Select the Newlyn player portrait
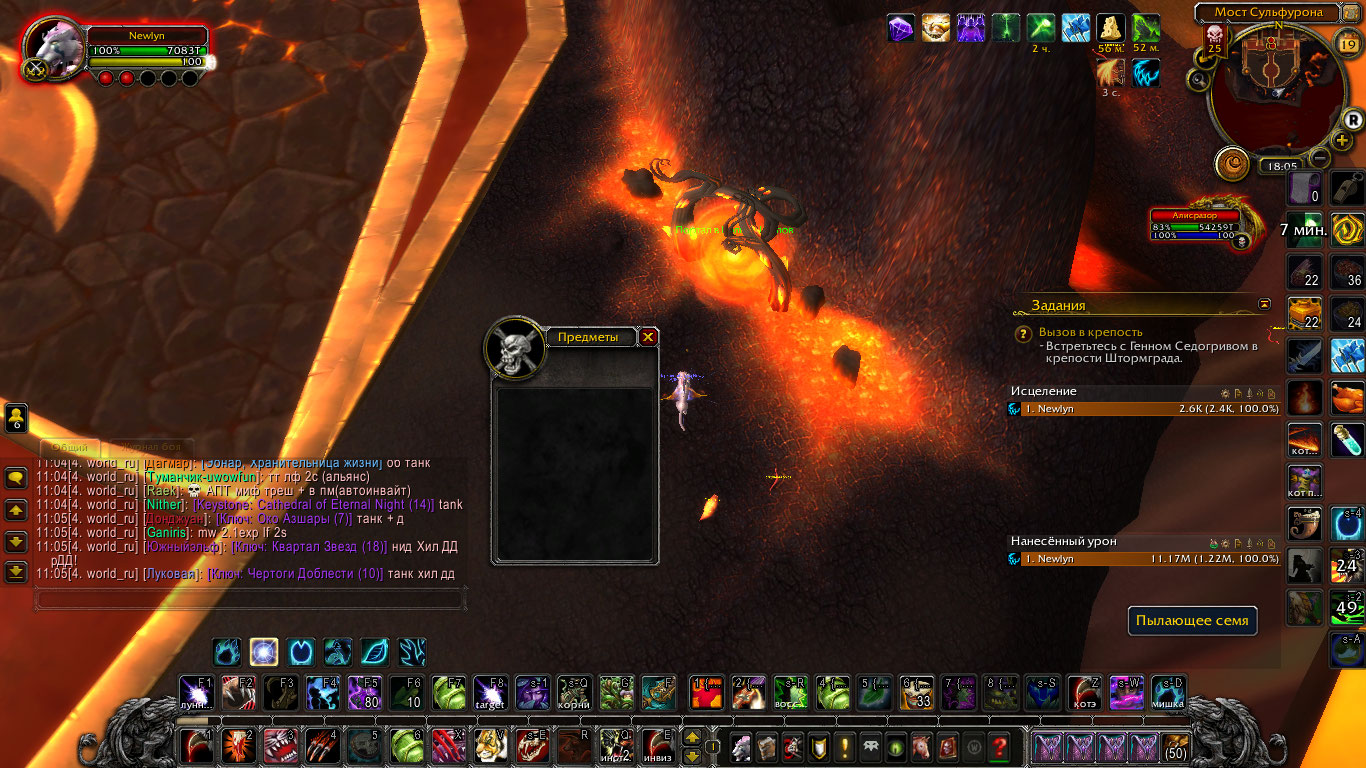 [x=55, y=49]
